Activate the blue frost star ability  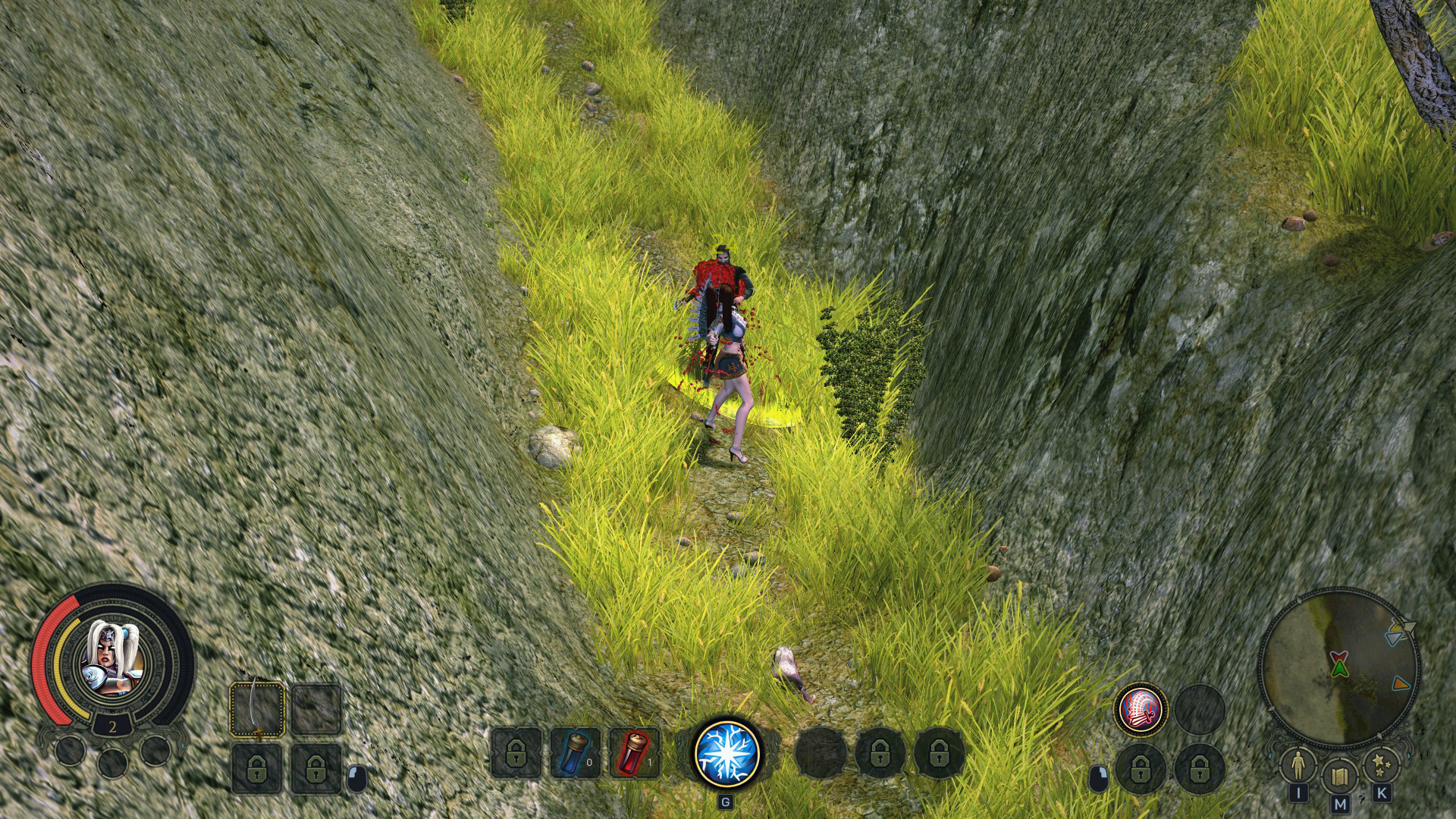pyautogui.click(x=727, y=752)
